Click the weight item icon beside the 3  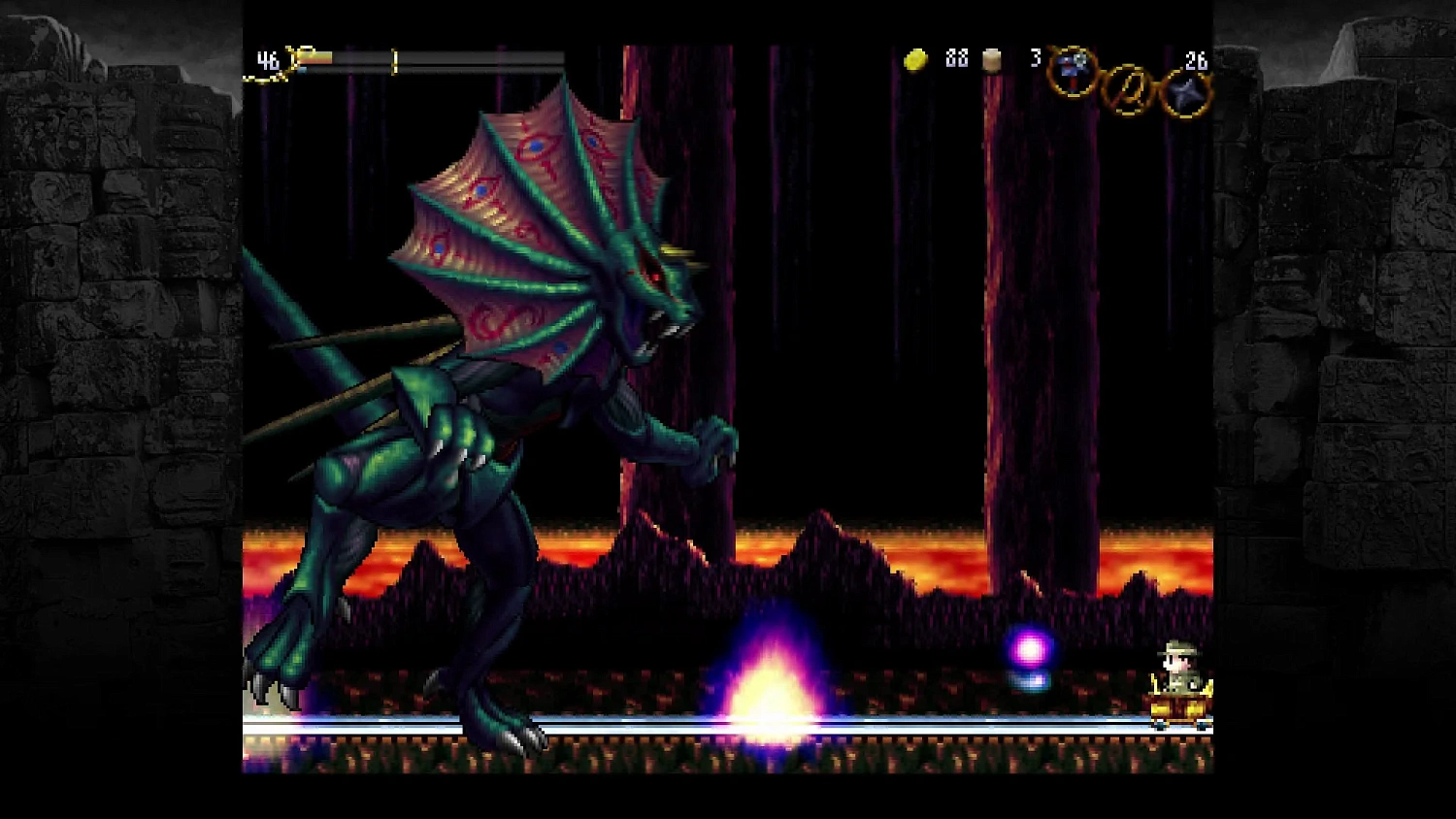(991, 60)
